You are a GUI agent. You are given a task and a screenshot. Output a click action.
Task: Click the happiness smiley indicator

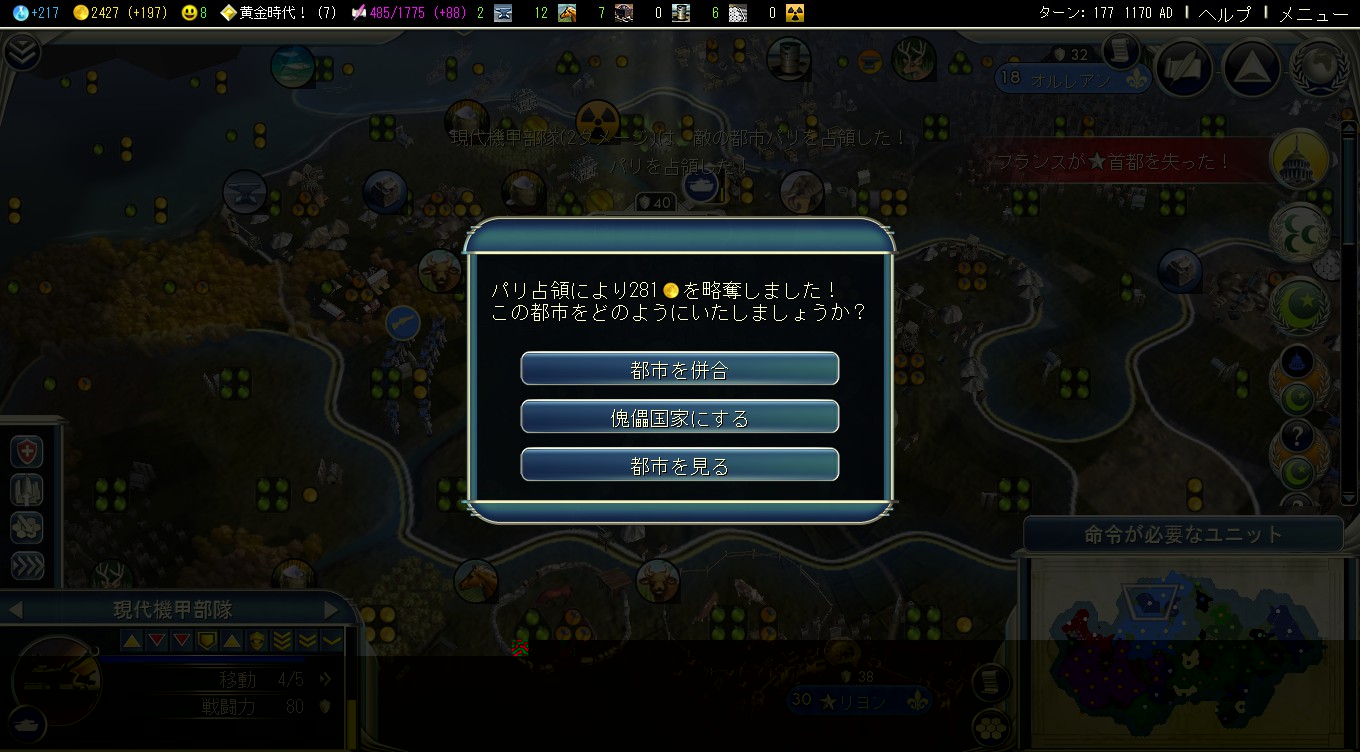(x=190, y=14)
